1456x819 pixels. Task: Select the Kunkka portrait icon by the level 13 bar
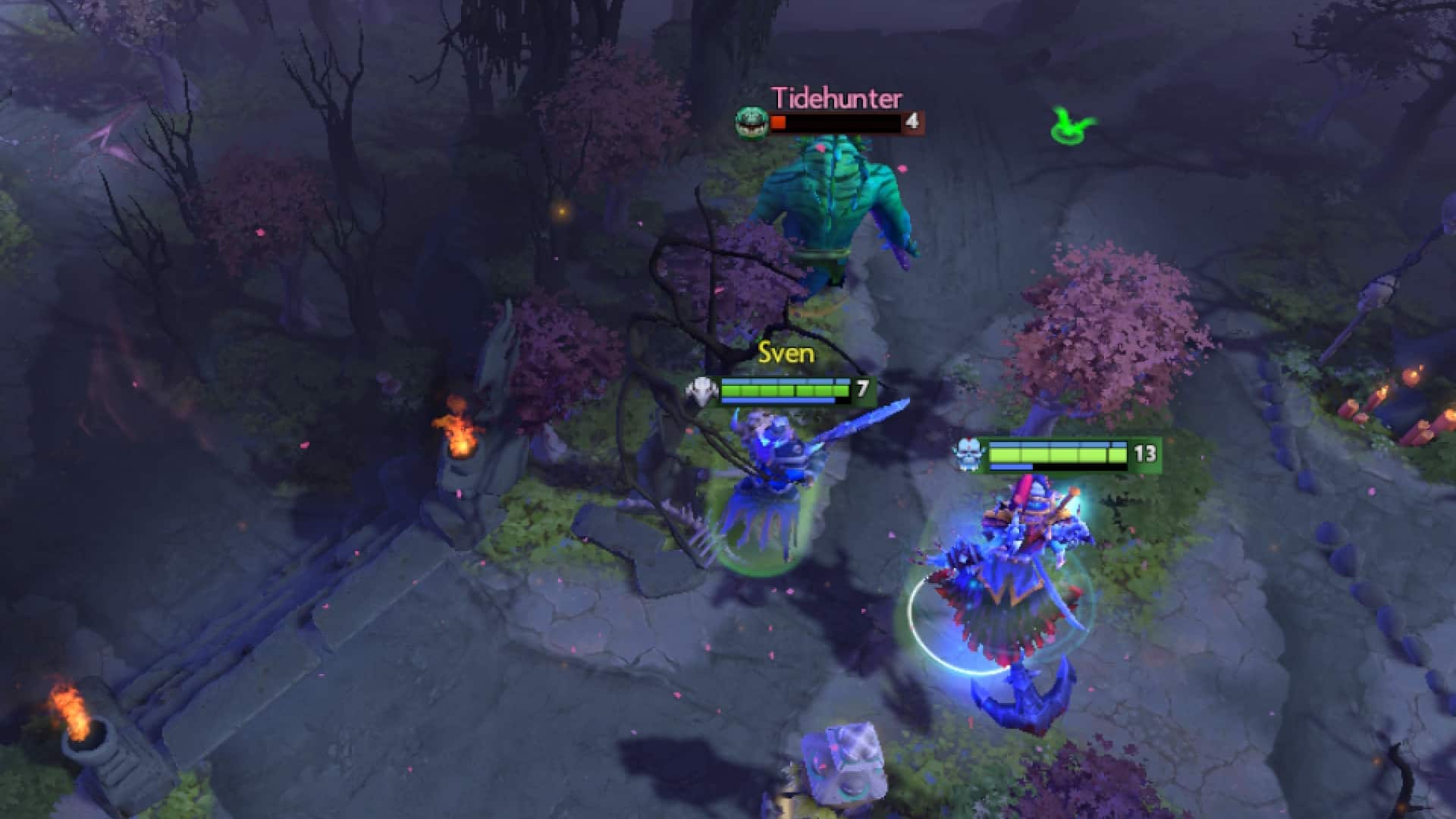pos(967,453)
